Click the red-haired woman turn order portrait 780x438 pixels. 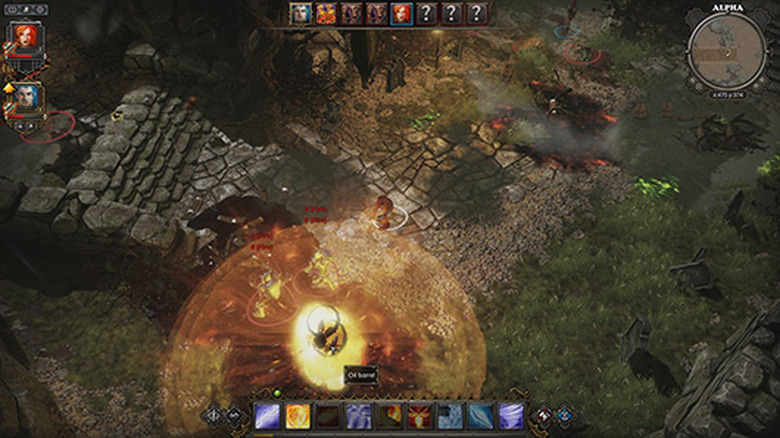(401, 13)
